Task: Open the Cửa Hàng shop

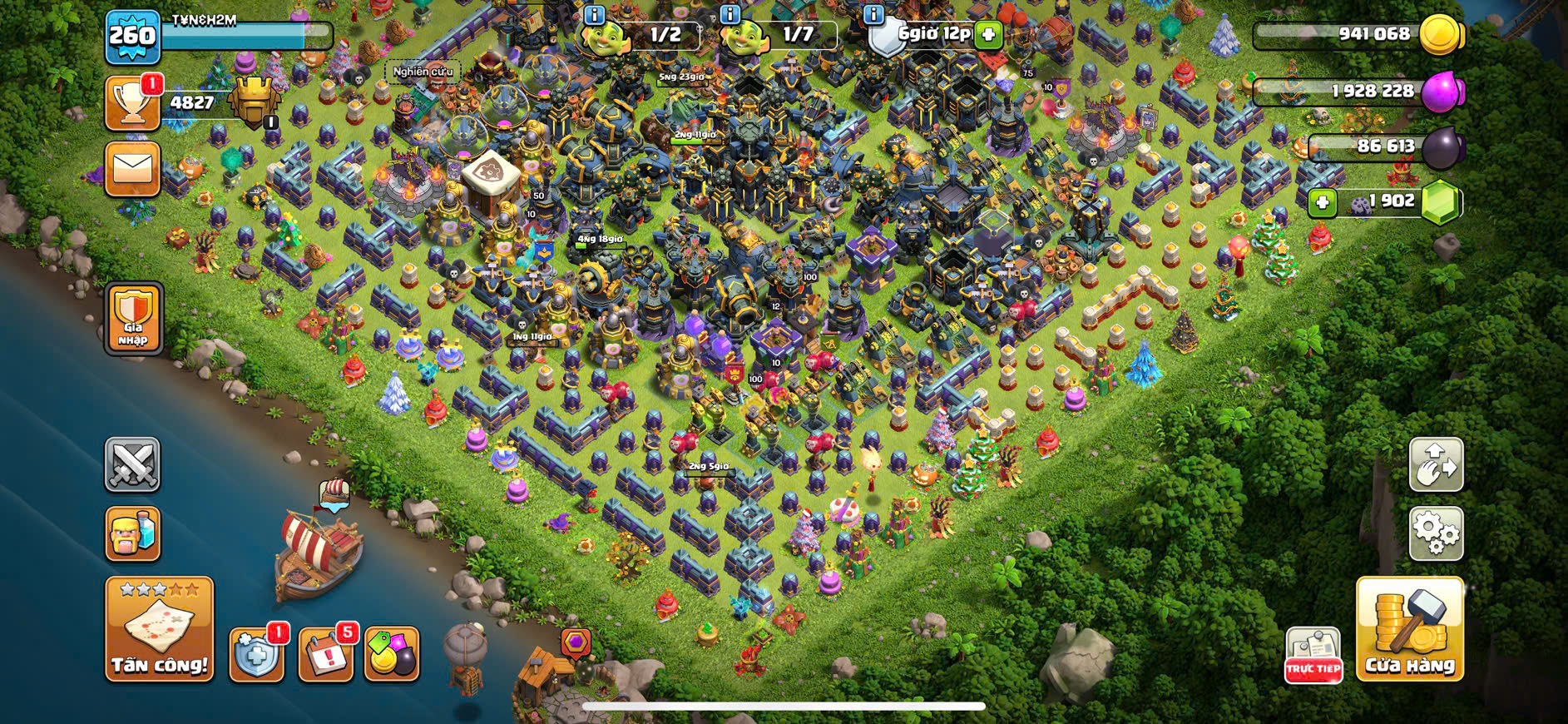Action: tap(1409, 628)
